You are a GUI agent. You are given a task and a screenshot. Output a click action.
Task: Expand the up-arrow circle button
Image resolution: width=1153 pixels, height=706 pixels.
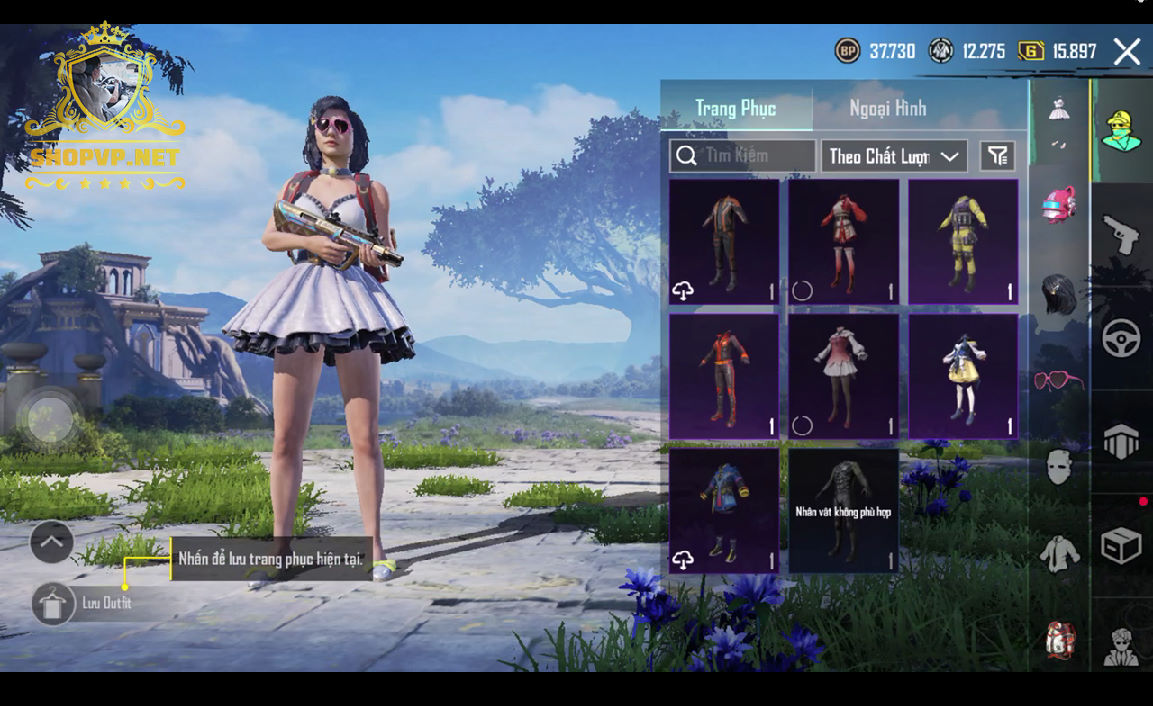(x=52, y=543)
